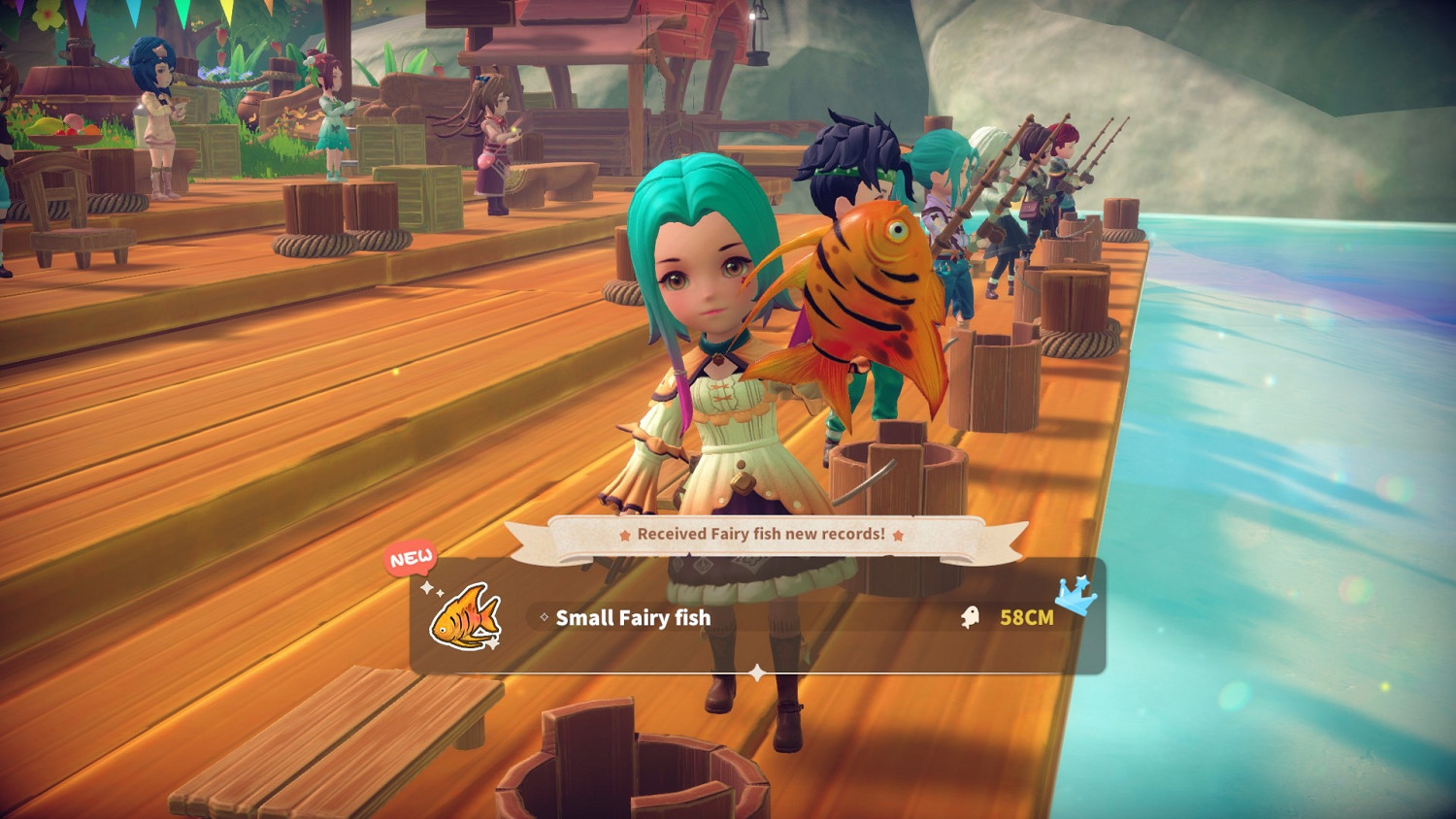Viewport: 1456px width, 819px height.
Task: Click the Small Fairy fish icon
Action: click(x=465, y=616)
